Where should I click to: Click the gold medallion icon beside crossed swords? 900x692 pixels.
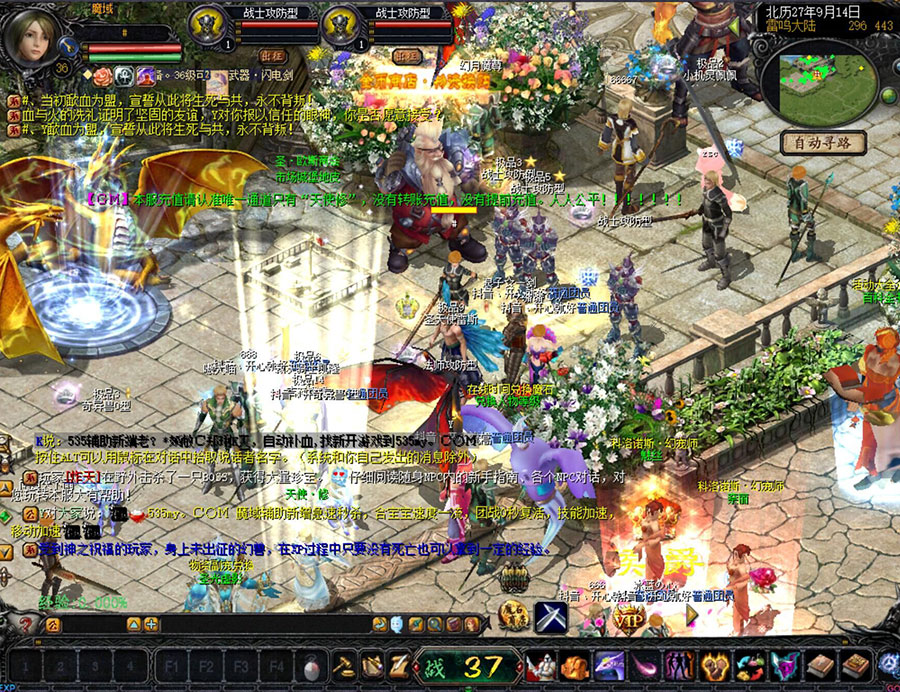(x=514, y=617)
